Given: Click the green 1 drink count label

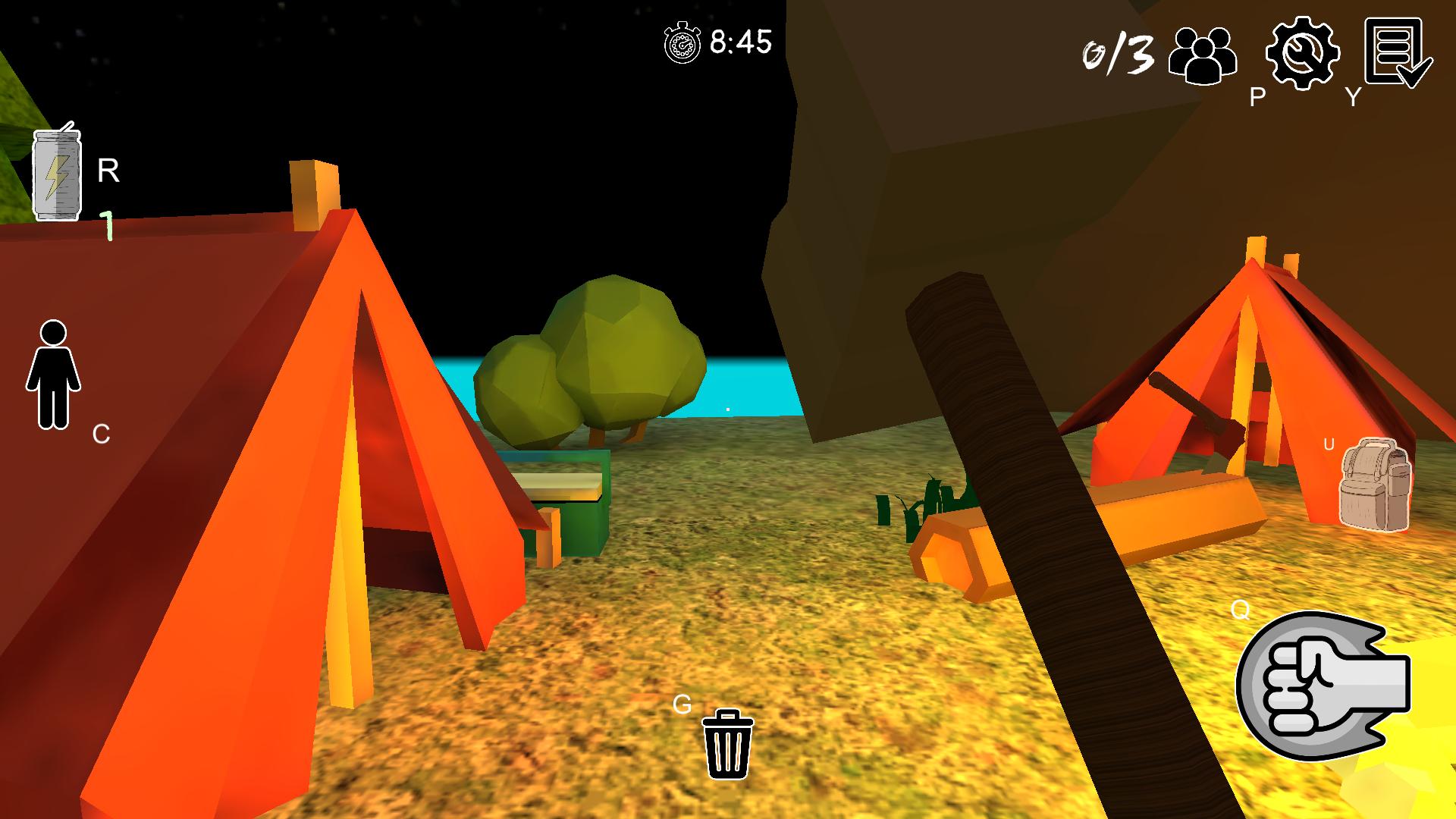Looking at the screenshot, I should click(106, 224).
